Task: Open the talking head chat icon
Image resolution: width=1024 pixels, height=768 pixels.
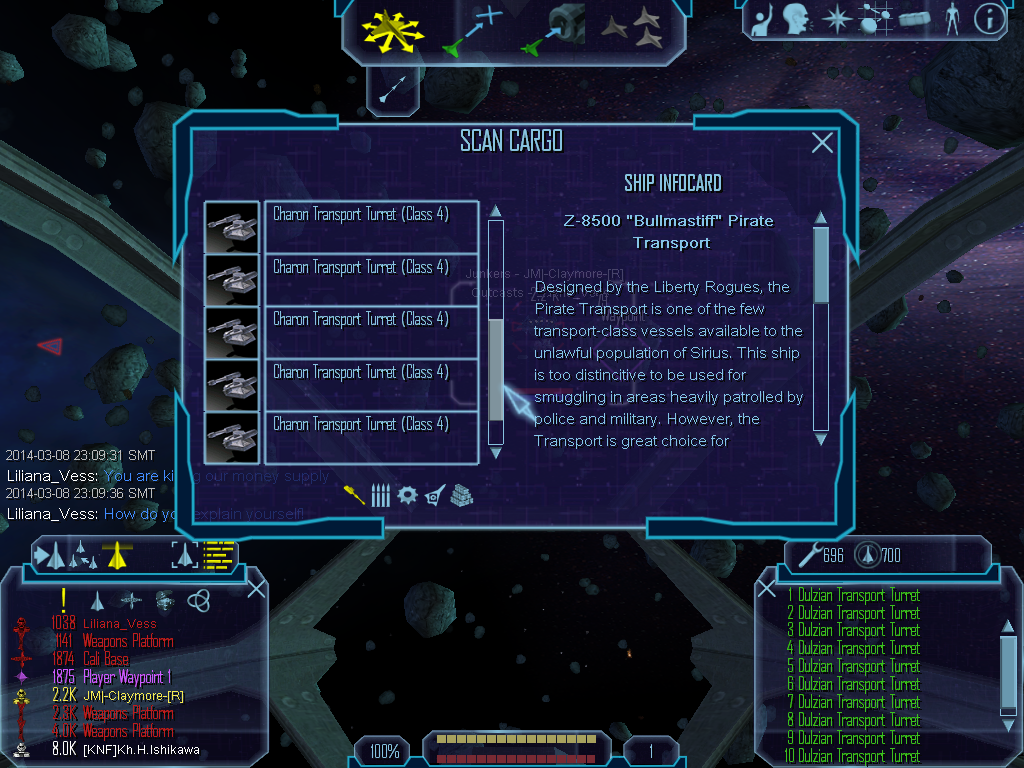Action: click(x=797, y=18)
